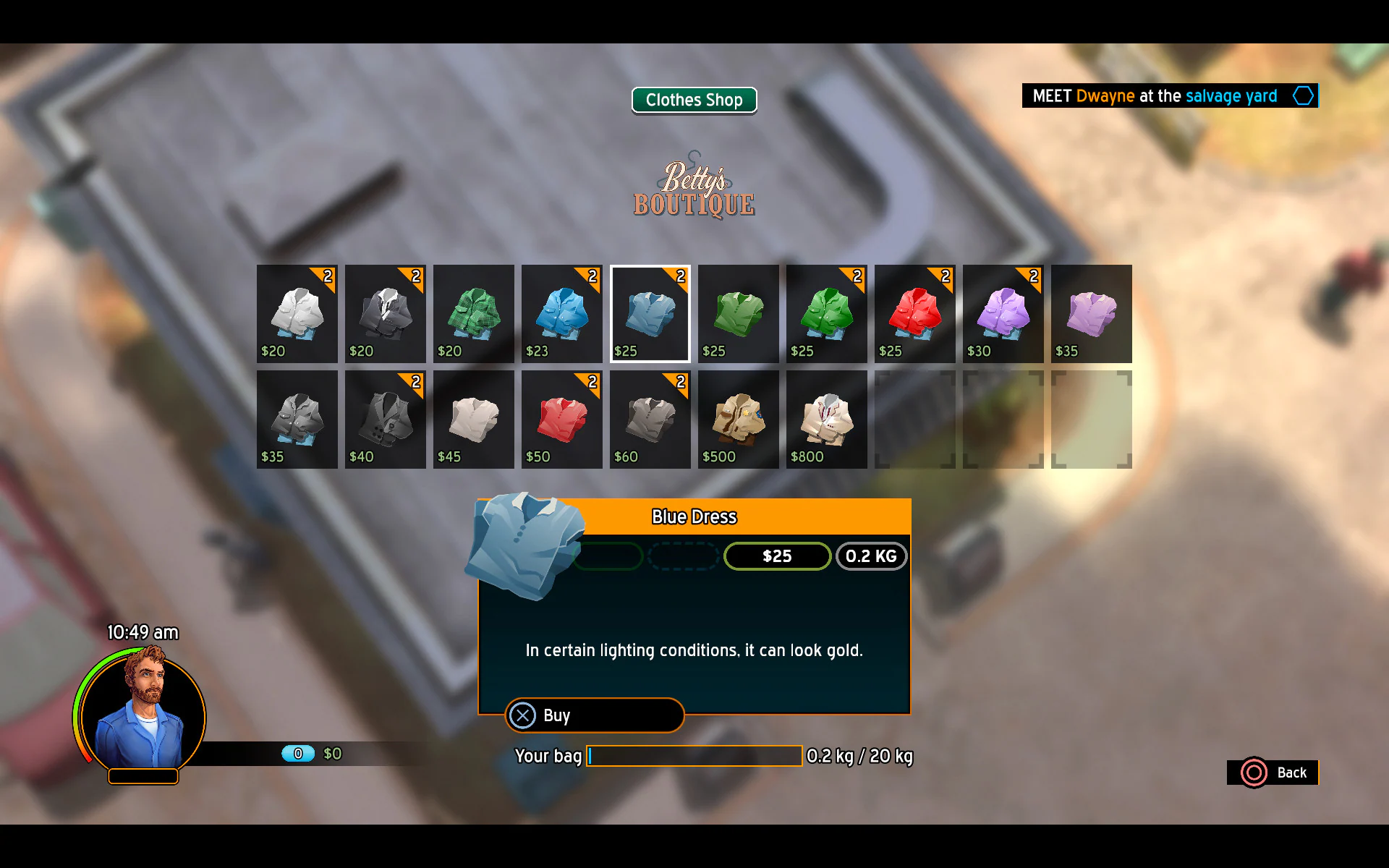The image size is (1389, 868).
Task: Select the sheriff outfit priced $500
Action: coord(738,420)
